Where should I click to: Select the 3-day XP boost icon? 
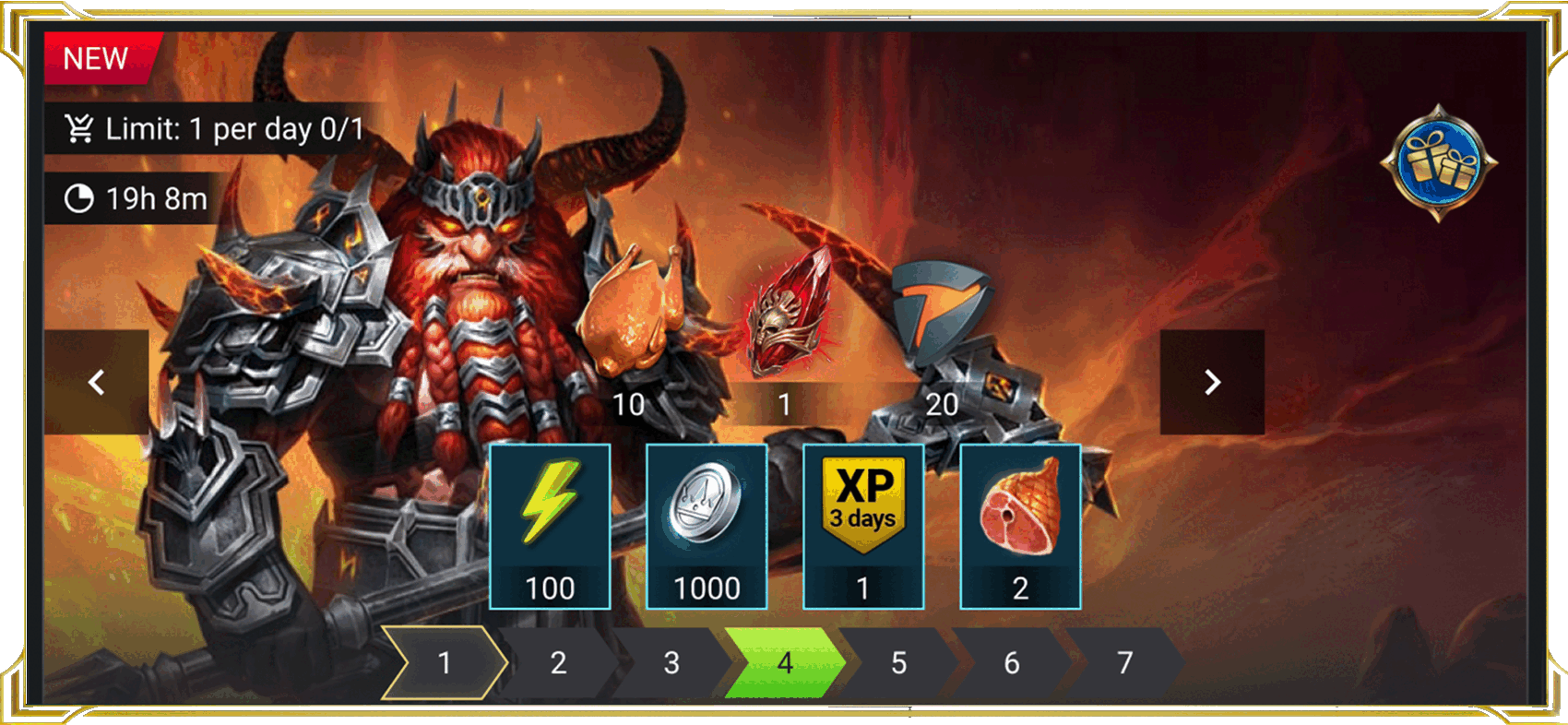(x=864, y=503)
